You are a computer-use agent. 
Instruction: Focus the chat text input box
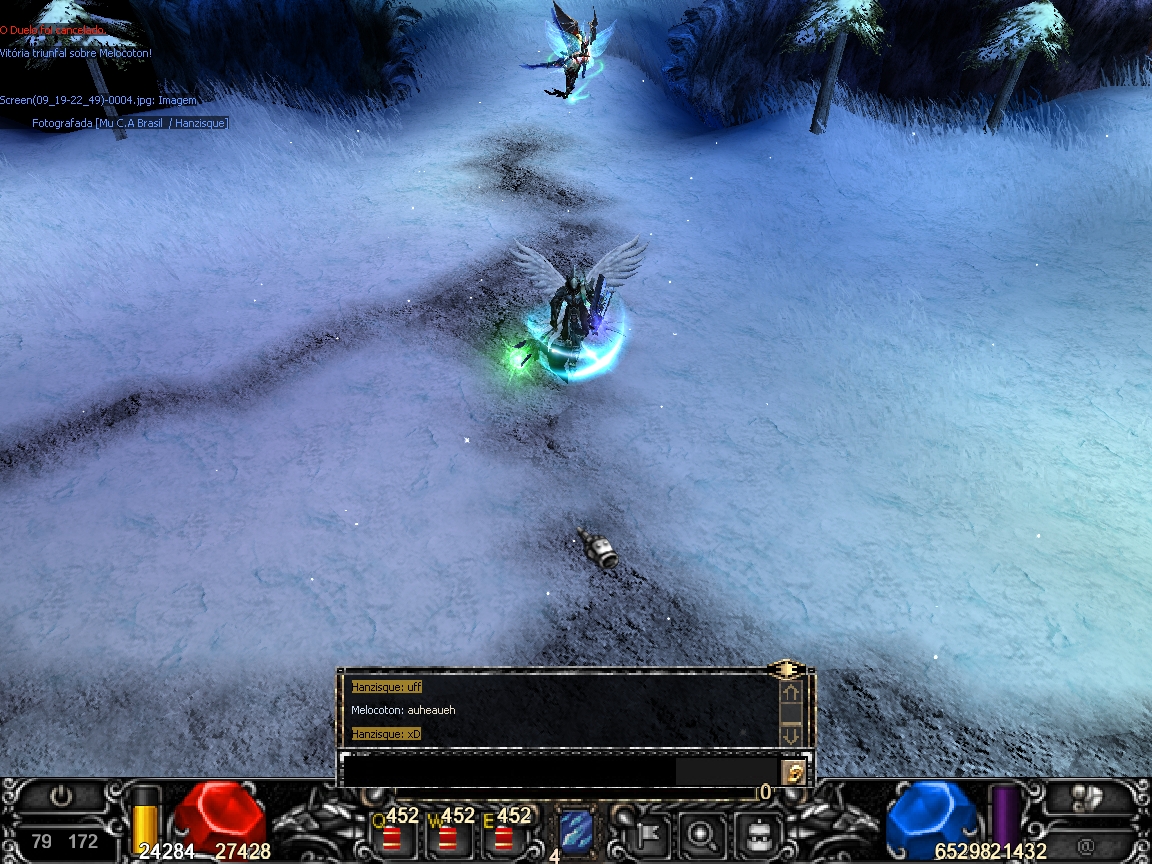[508, 771]
